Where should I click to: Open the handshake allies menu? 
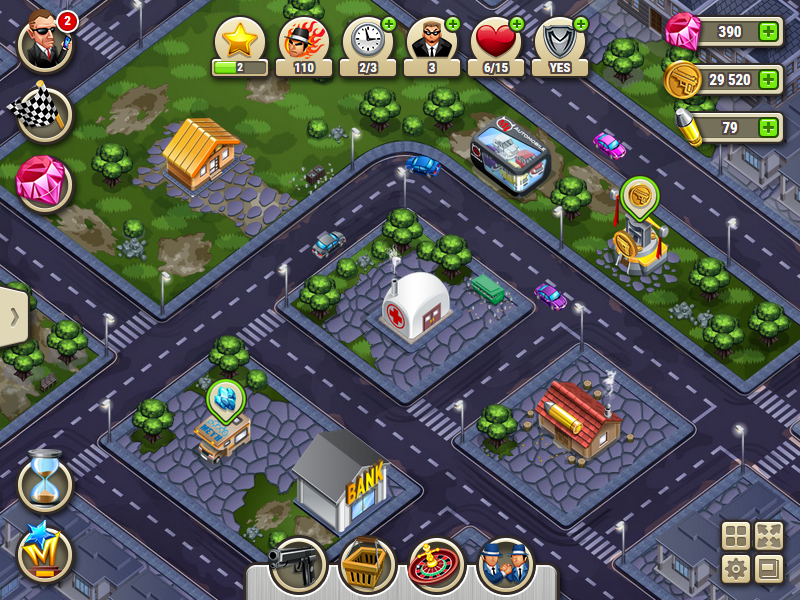coord(505,566)
